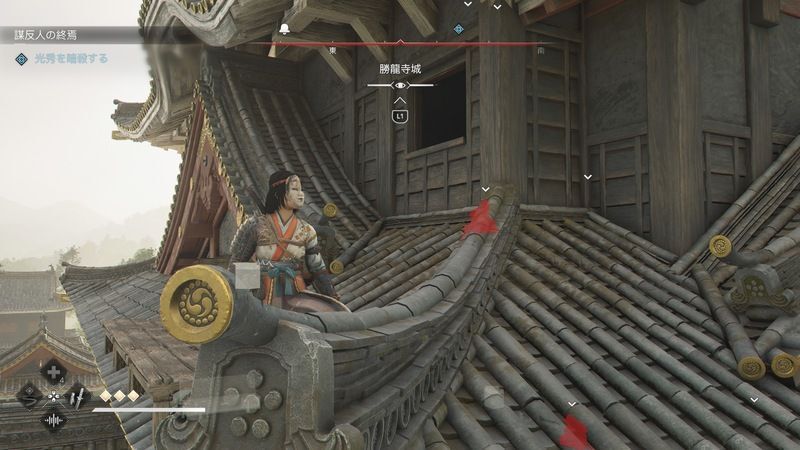This screenshot has height=450, width=800.
Task: Click the 勝龍寺城 location label
Action: click(400, 71)
